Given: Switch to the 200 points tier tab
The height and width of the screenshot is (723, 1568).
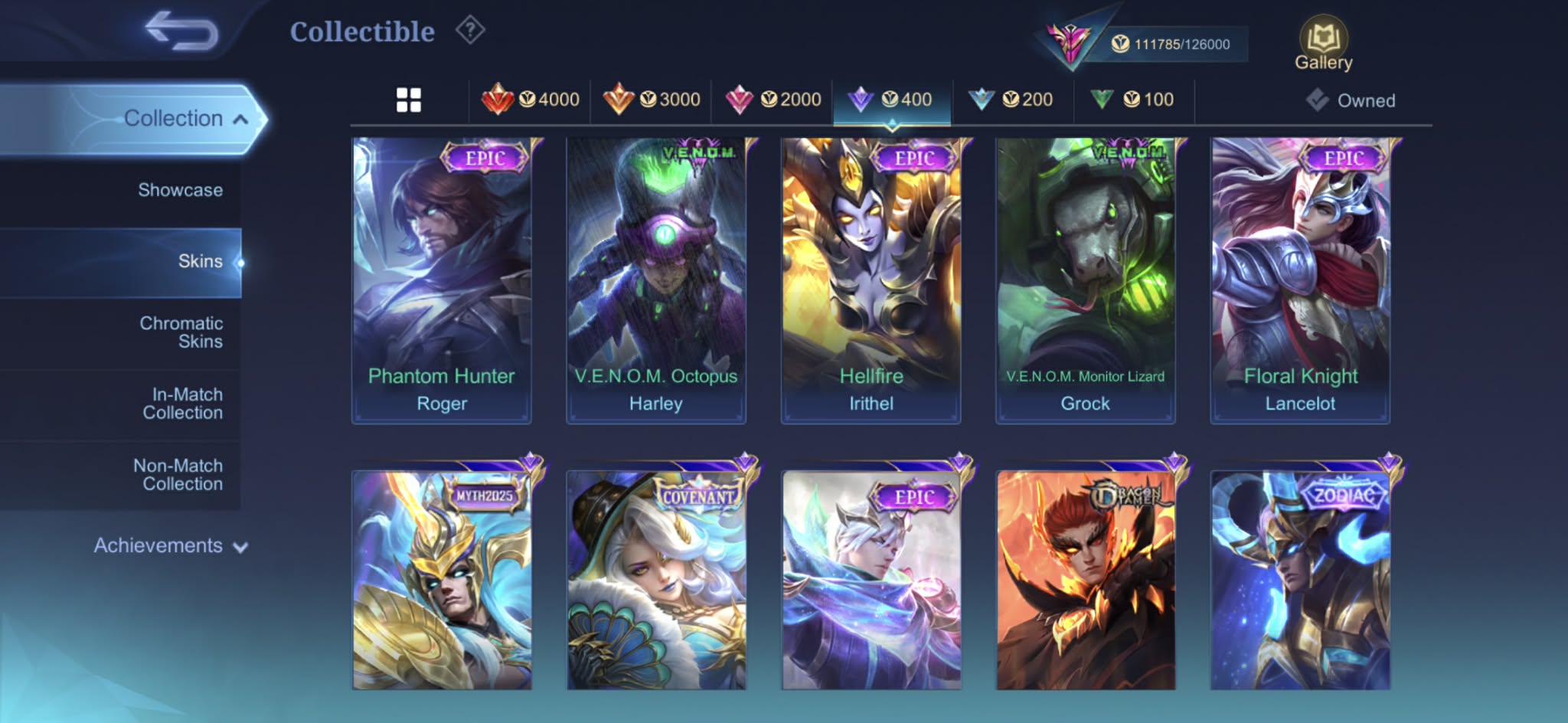Looking at the screenshot, I should [x=1011, y=100].
